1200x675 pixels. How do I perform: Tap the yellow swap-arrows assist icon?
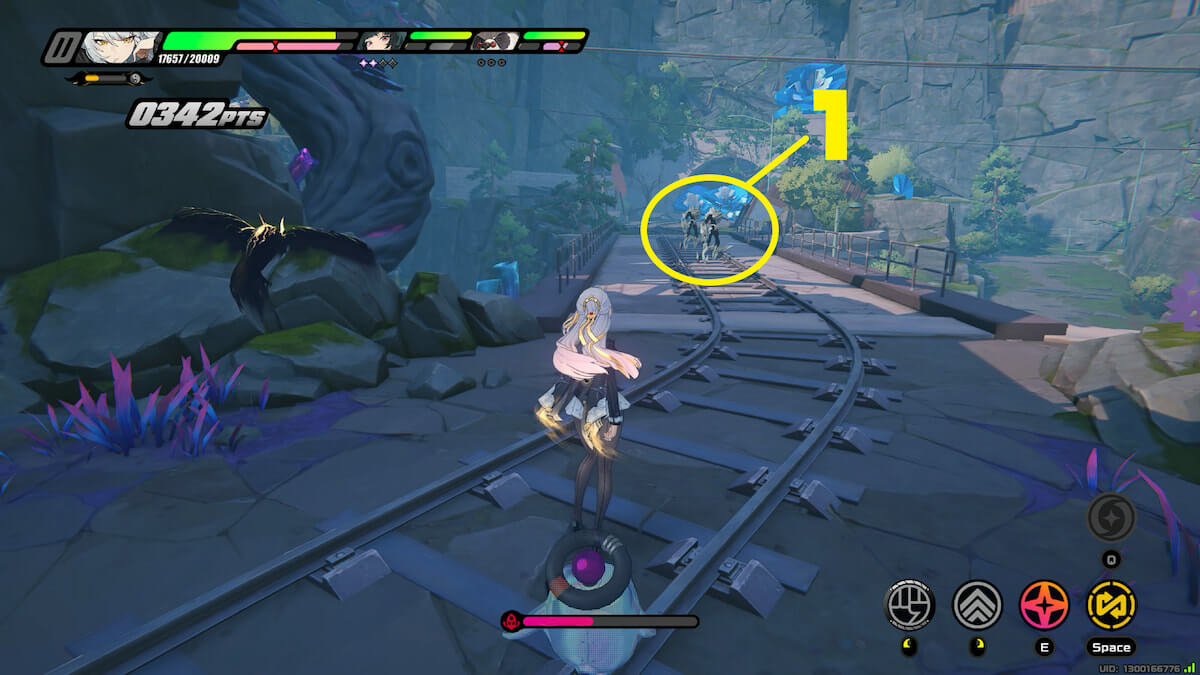coord(1111,605)
